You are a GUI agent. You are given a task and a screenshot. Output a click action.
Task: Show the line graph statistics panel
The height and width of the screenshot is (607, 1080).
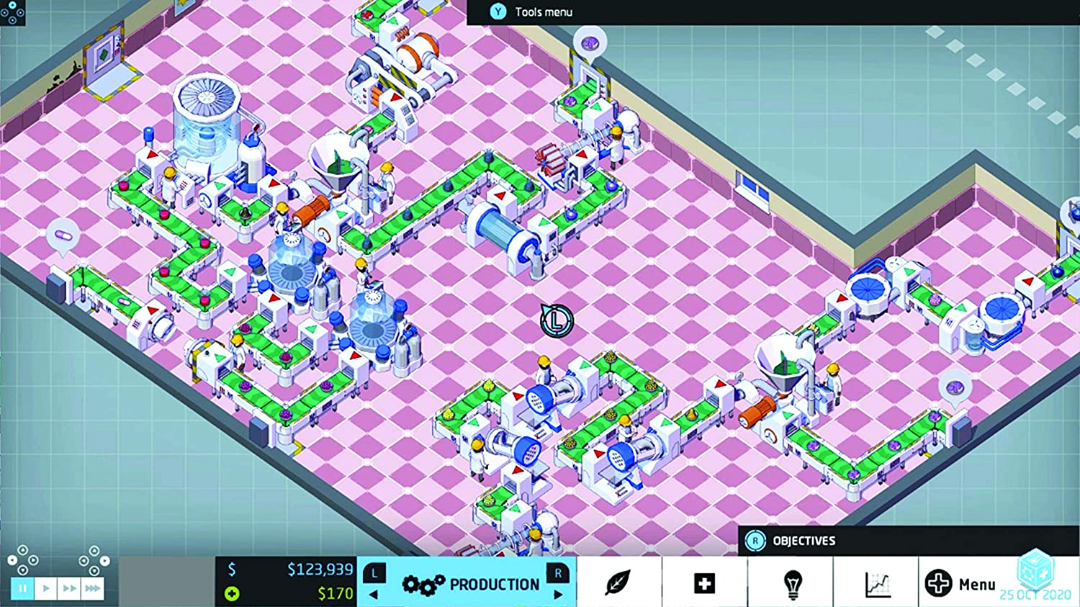877,583
